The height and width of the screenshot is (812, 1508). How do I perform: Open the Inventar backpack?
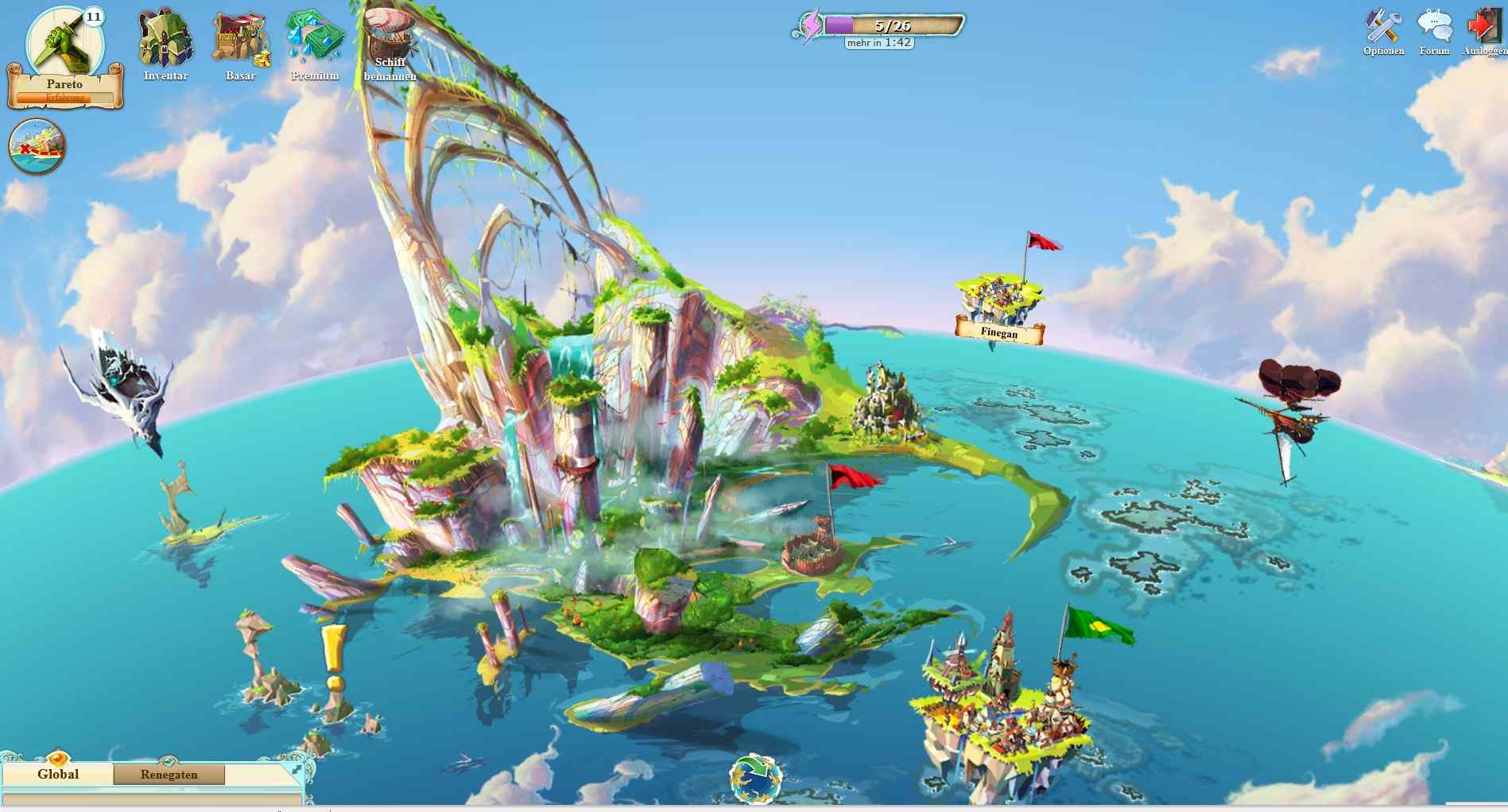pyautogui.click(x=165, y=40)
